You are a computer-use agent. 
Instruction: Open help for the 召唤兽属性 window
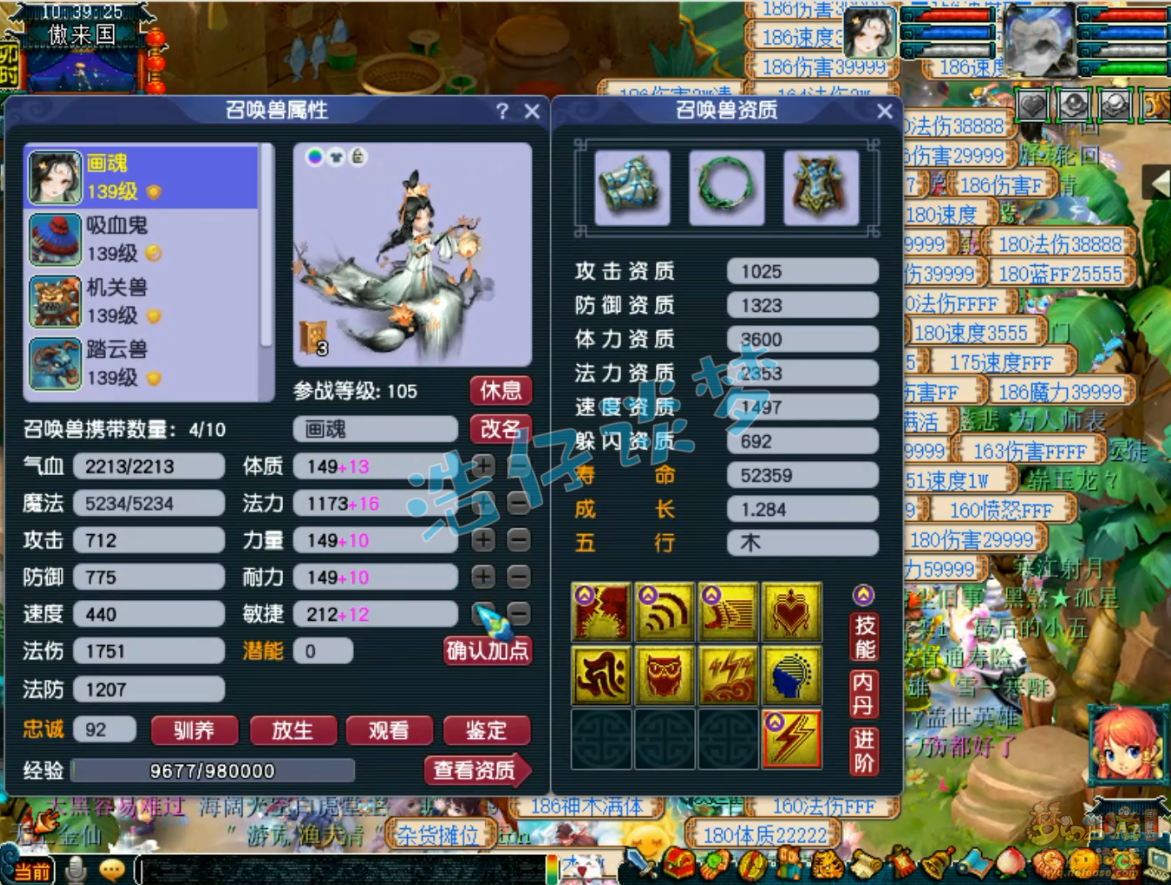point(502,111)
